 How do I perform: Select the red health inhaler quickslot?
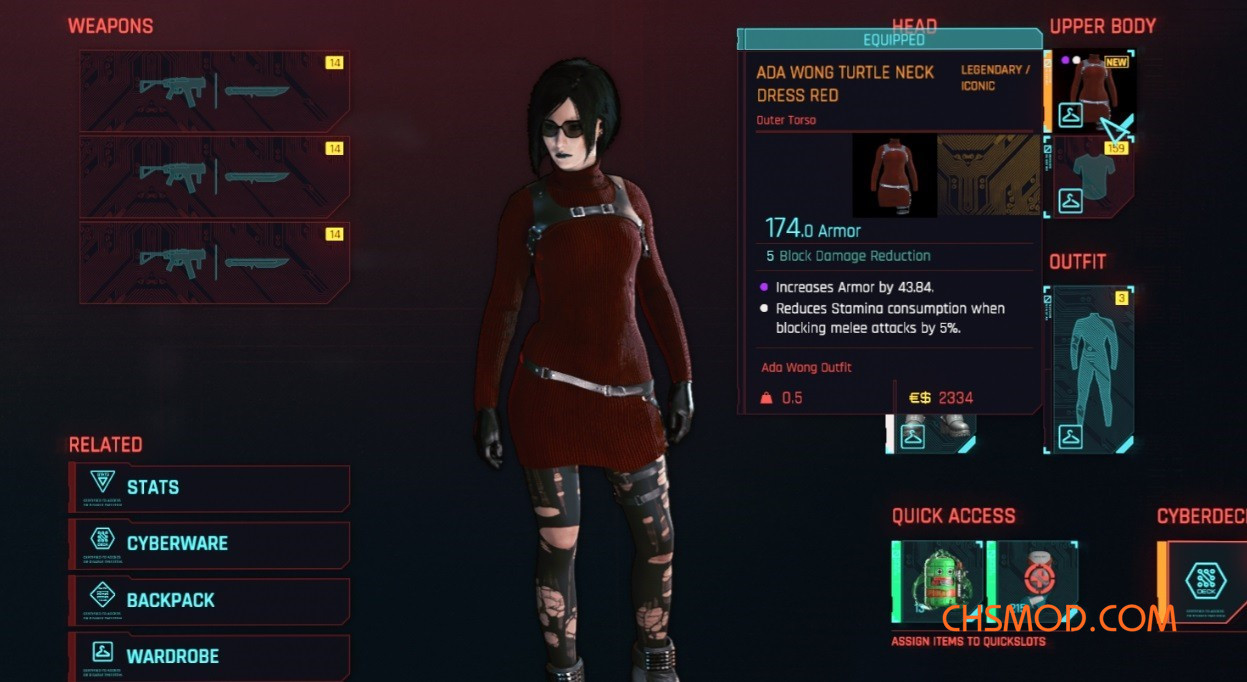(x=1033, y=582)
